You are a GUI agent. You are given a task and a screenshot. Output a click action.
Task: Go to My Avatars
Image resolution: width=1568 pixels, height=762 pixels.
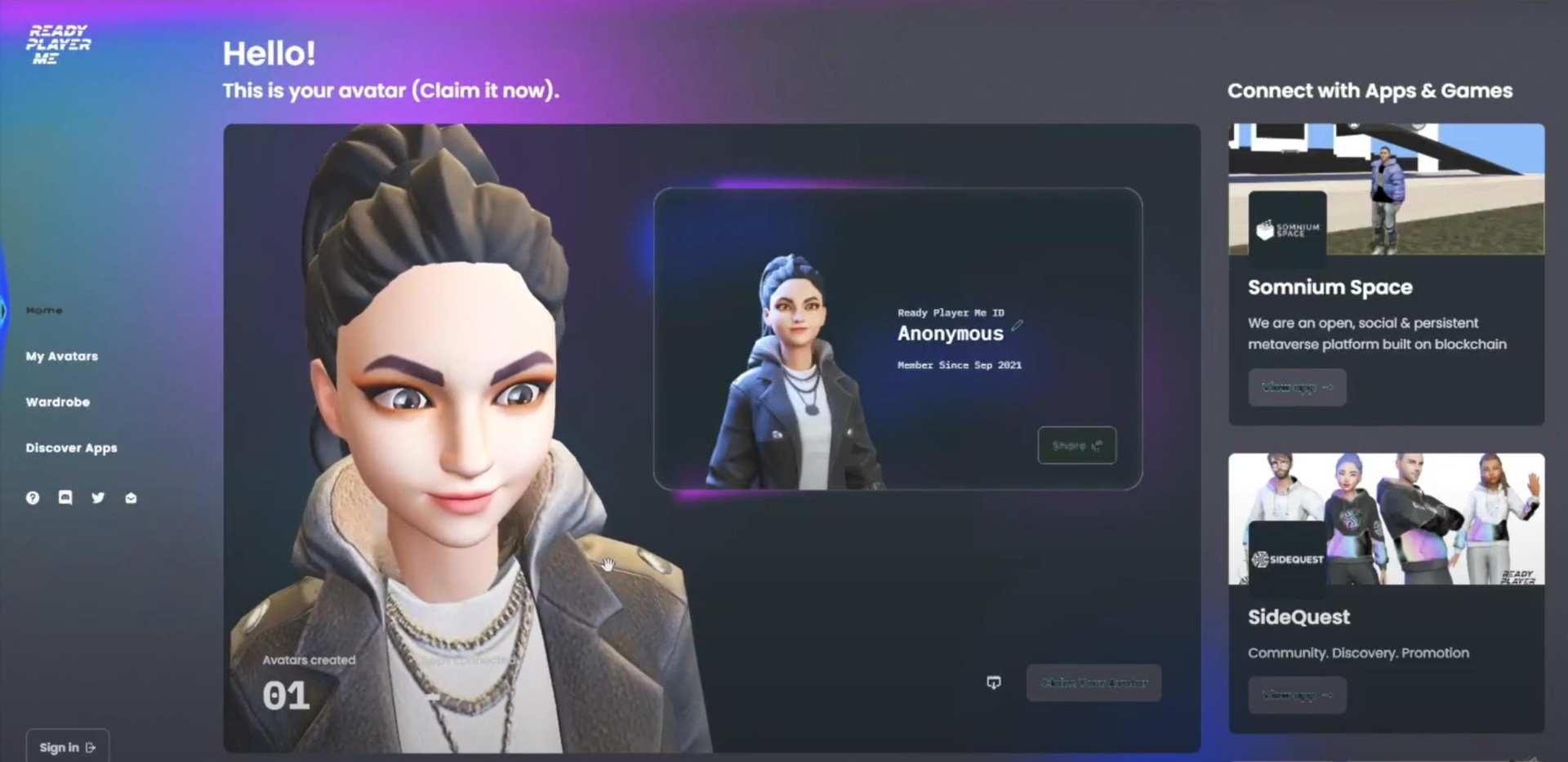(61, 356)
